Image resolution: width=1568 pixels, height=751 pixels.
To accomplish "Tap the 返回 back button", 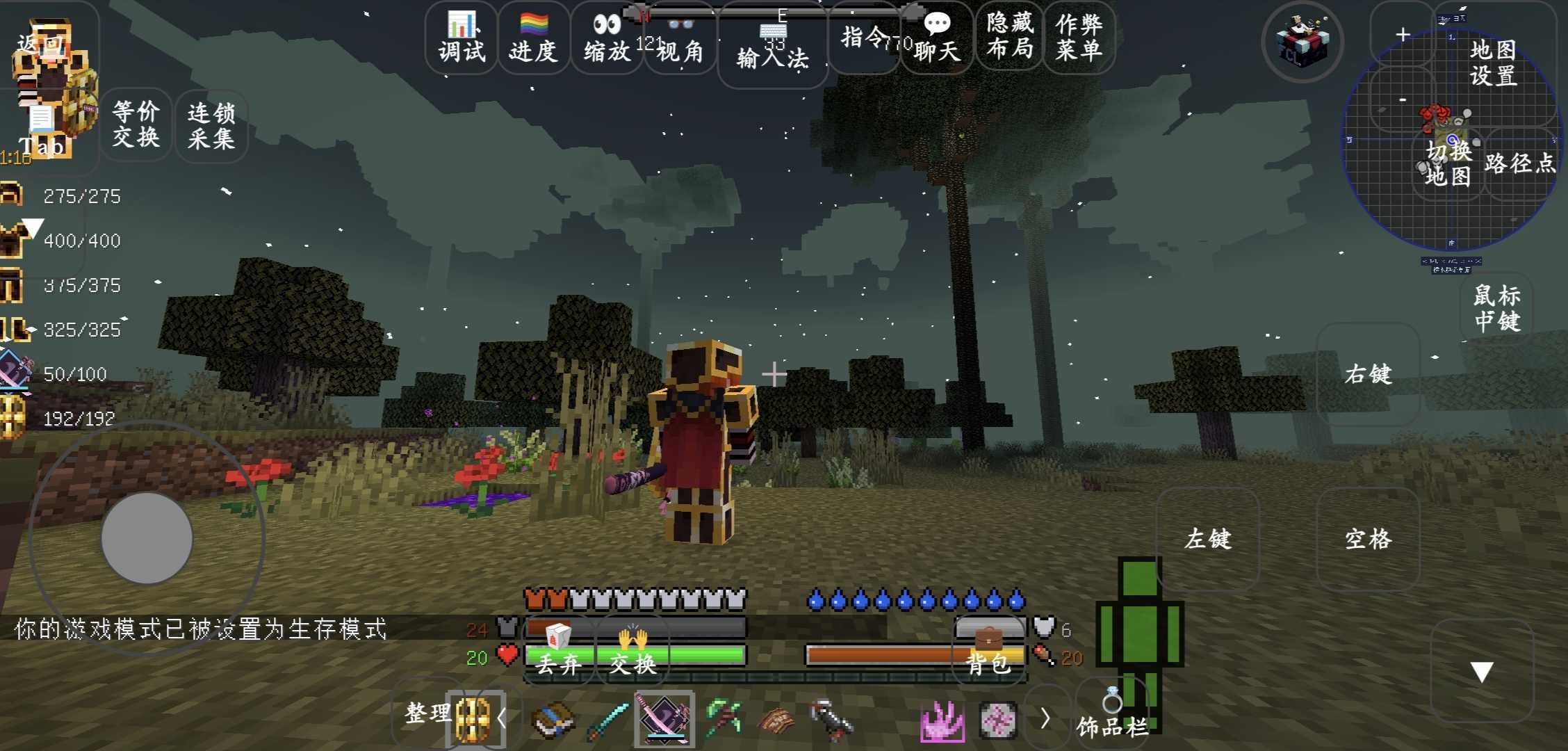I will click(40, 43).
